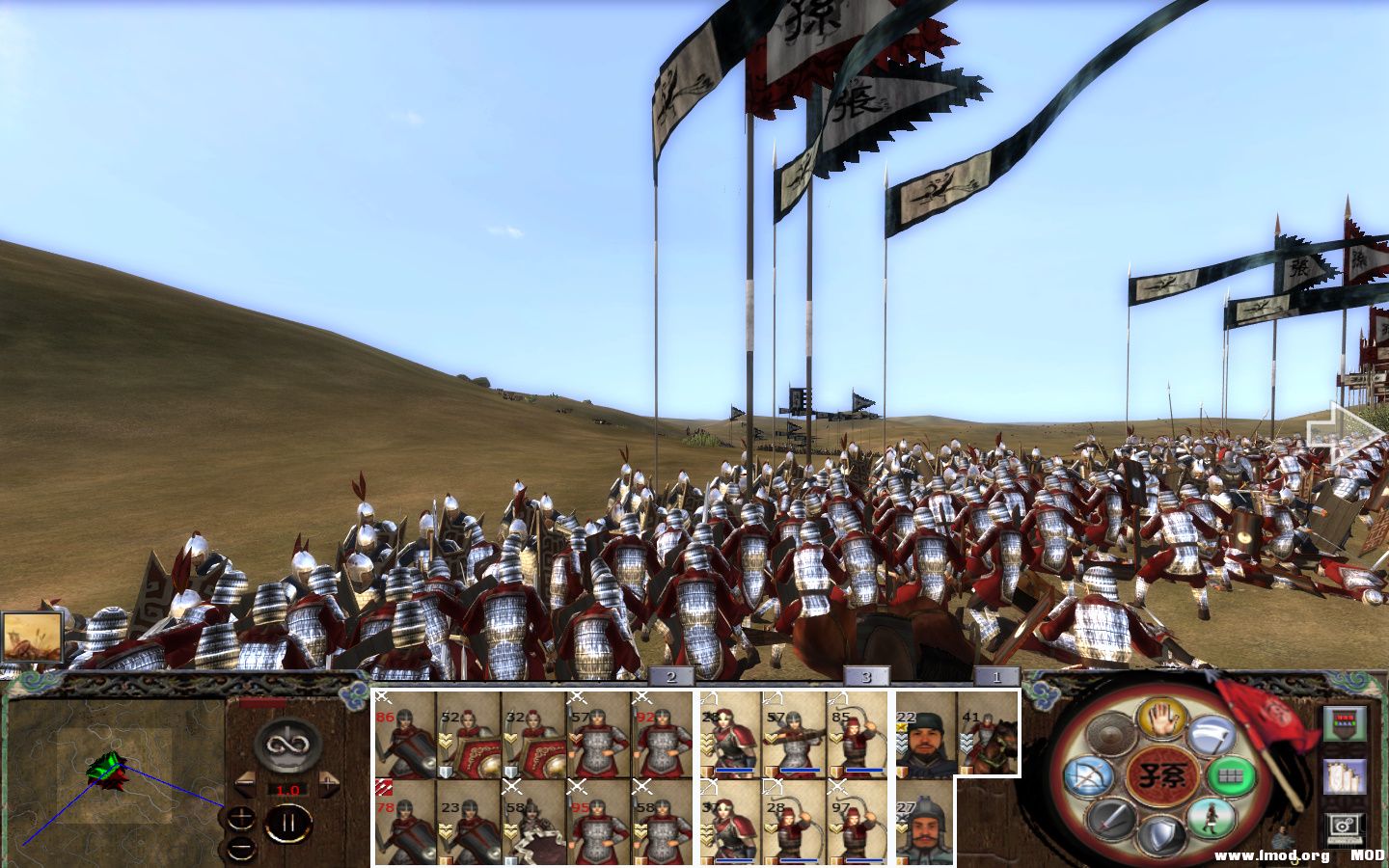Click the 1.0 speed display

pos(287,790)
